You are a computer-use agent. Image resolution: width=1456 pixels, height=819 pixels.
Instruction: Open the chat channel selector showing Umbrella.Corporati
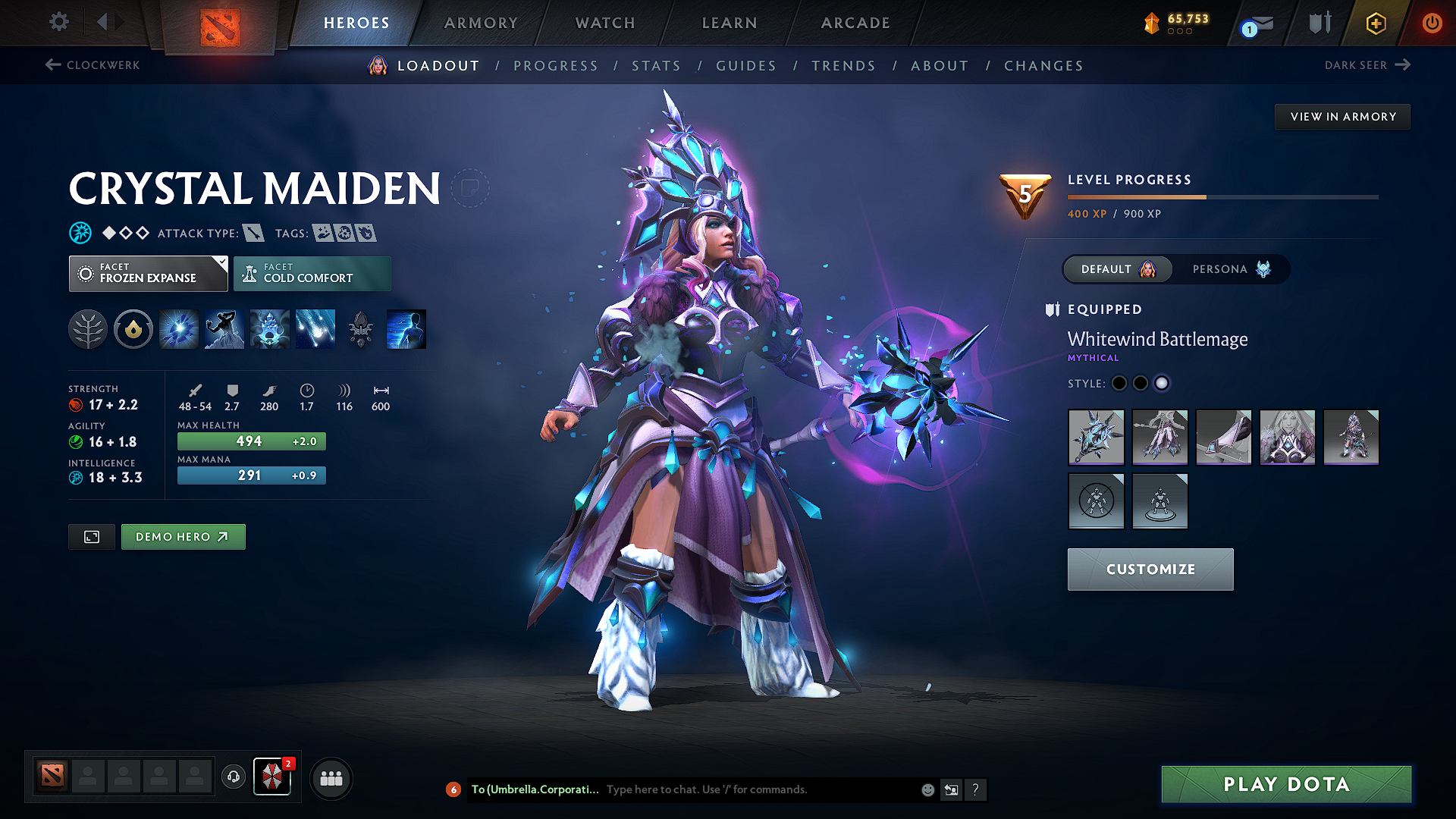(535, 789)
